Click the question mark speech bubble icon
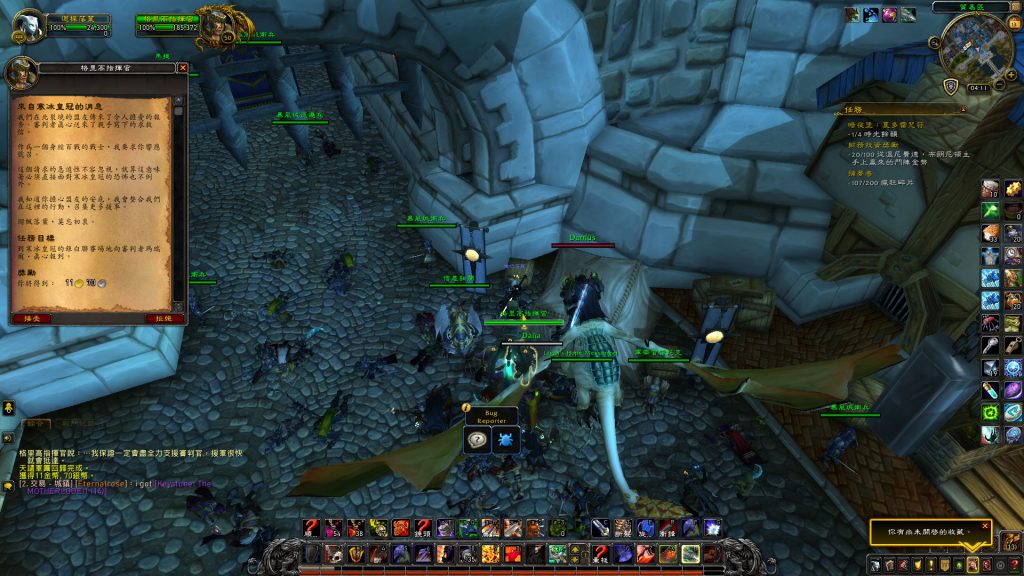1024x576 pixels. pyautogui.click(x=479, y=439)
